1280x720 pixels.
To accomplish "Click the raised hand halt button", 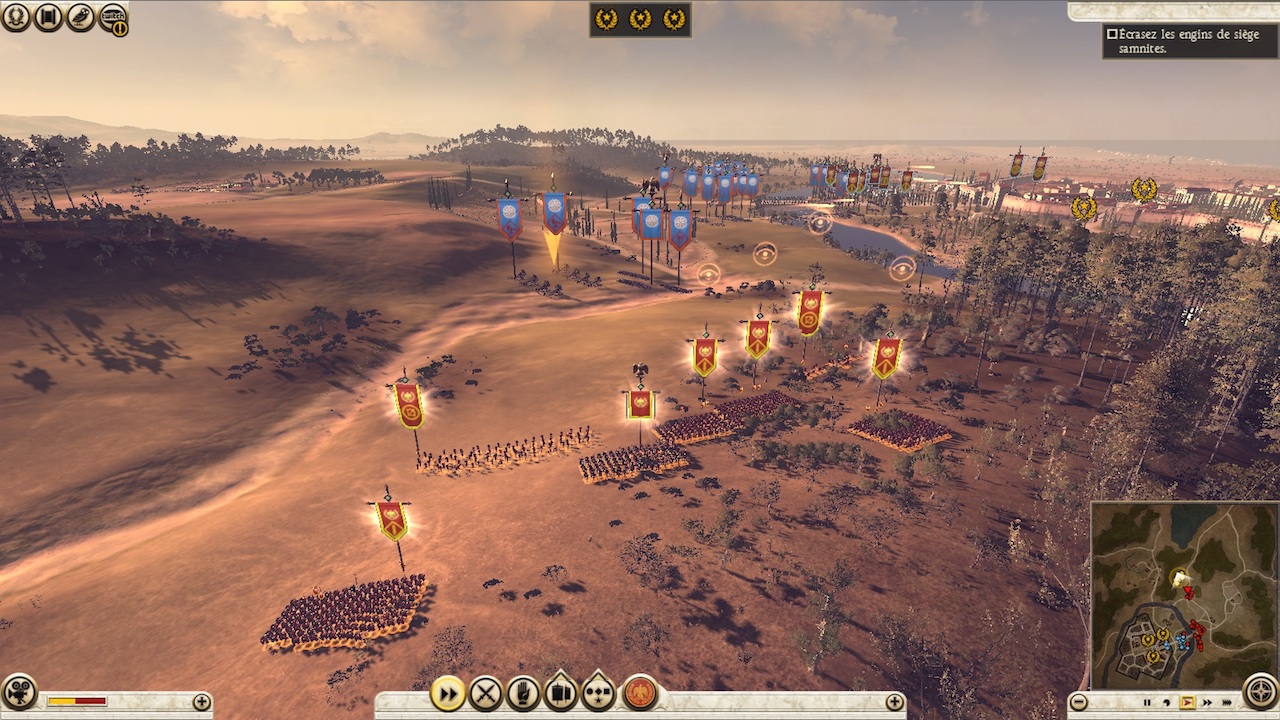I will [x=523, y=692].
